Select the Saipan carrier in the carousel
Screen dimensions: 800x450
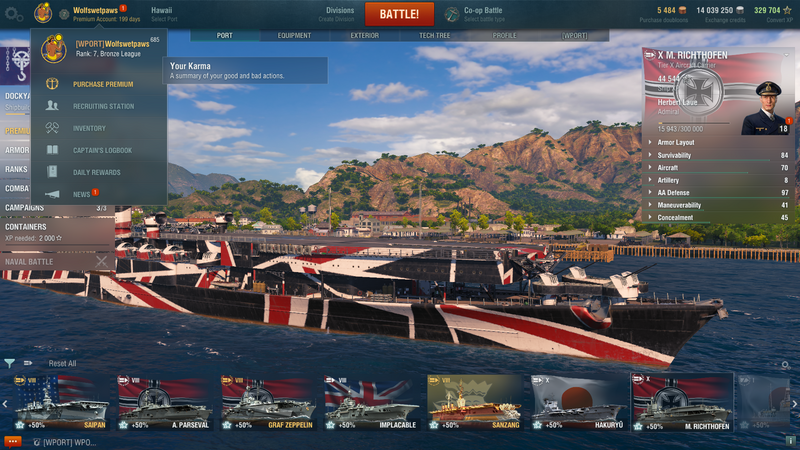[60, 402]
